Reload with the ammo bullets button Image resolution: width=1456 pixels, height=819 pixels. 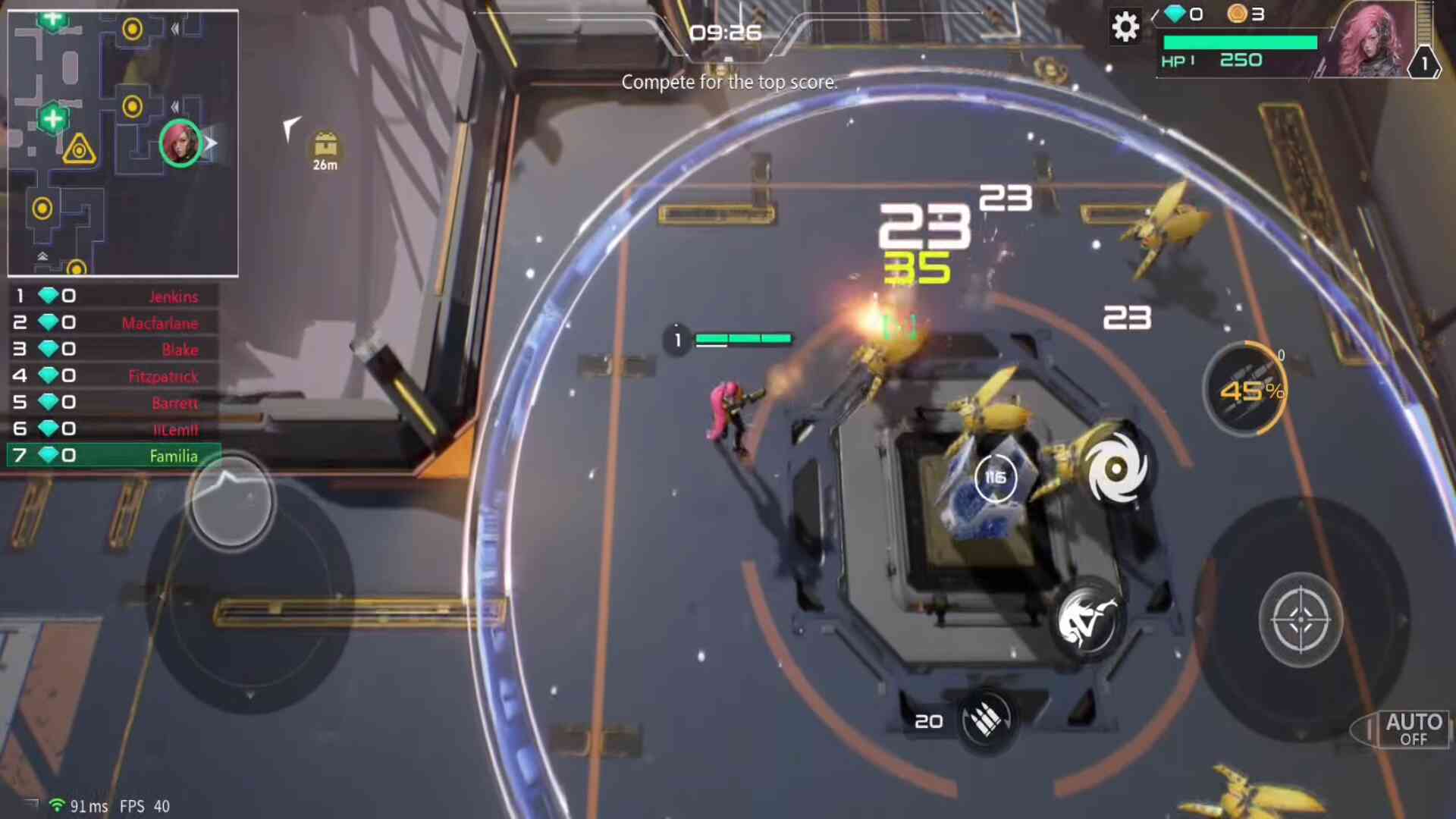tap(986, 719)
